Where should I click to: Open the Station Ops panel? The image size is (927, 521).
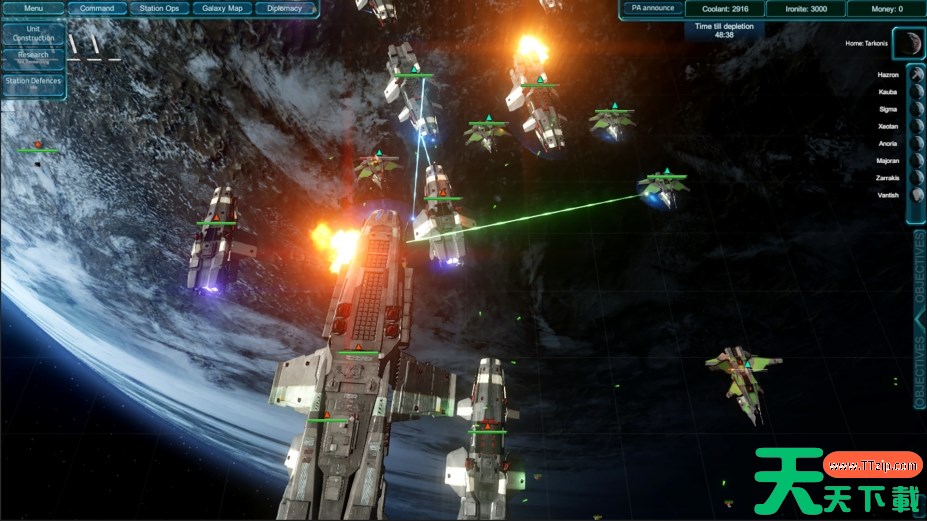click(x=159, y=8)
